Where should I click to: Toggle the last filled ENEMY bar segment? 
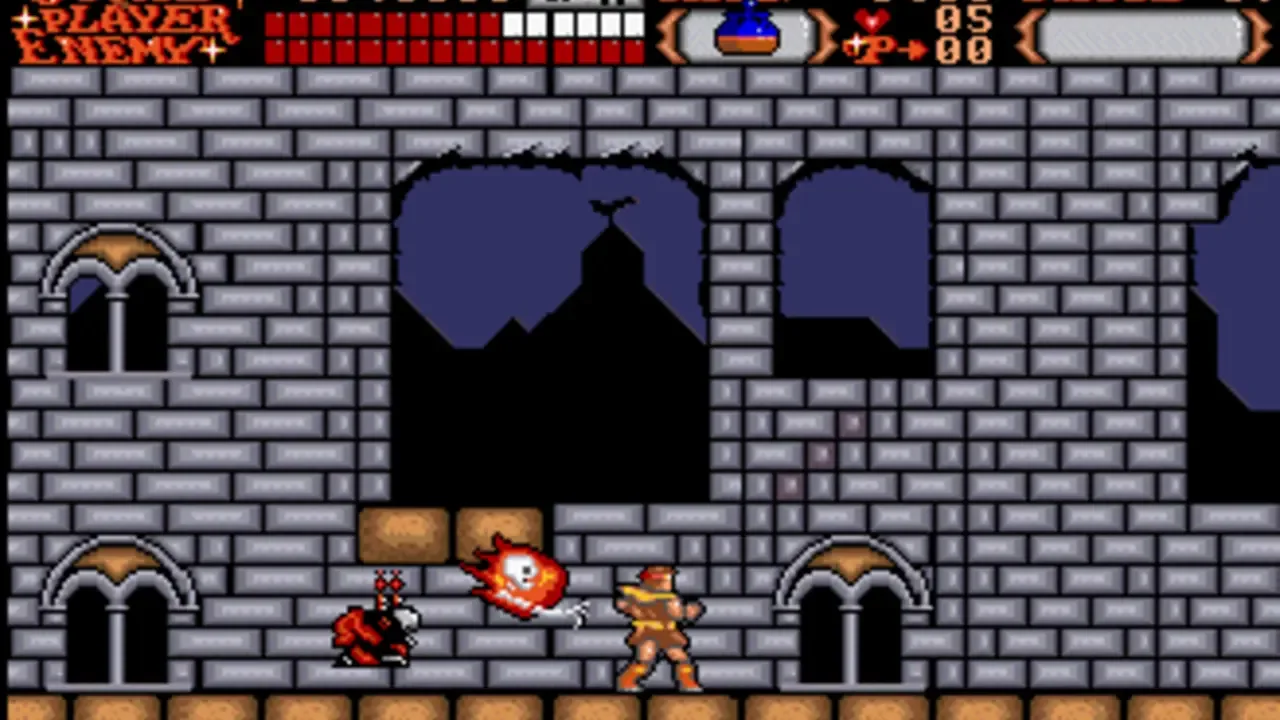[637, 48]
